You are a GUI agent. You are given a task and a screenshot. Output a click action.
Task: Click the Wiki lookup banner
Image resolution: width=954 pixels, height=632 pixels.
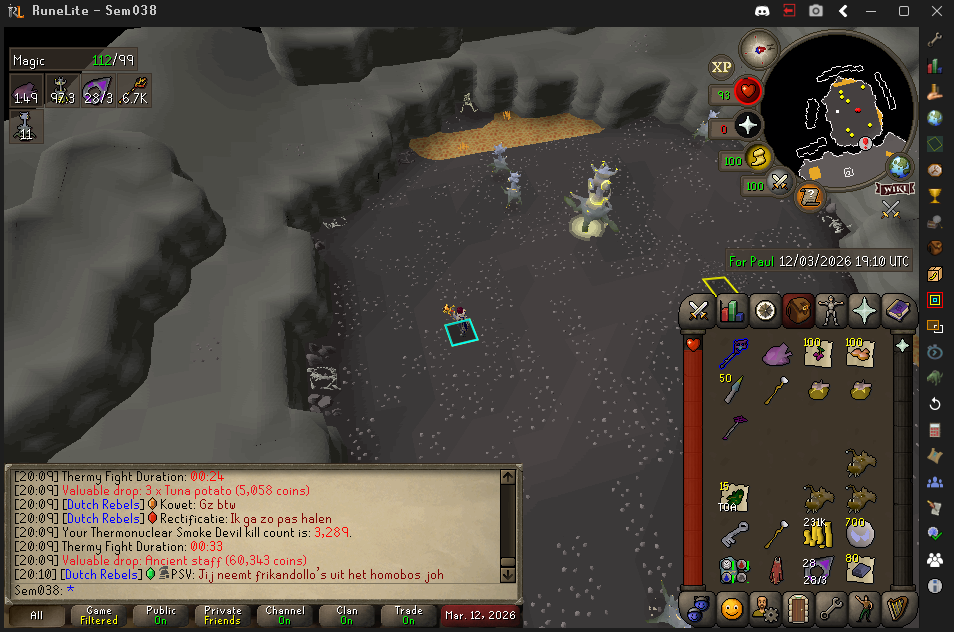coord(893,188)
